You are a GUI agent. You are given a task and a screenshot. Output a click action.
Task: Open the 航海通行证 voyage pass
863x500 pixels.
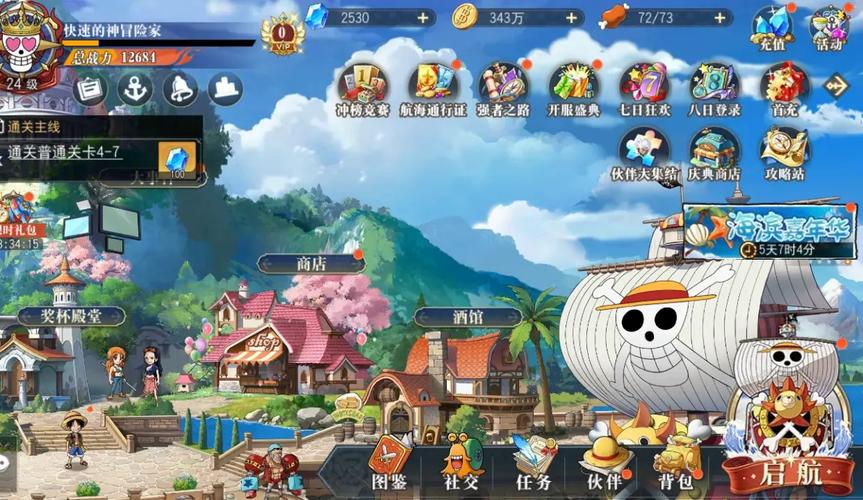coord(434,87)
